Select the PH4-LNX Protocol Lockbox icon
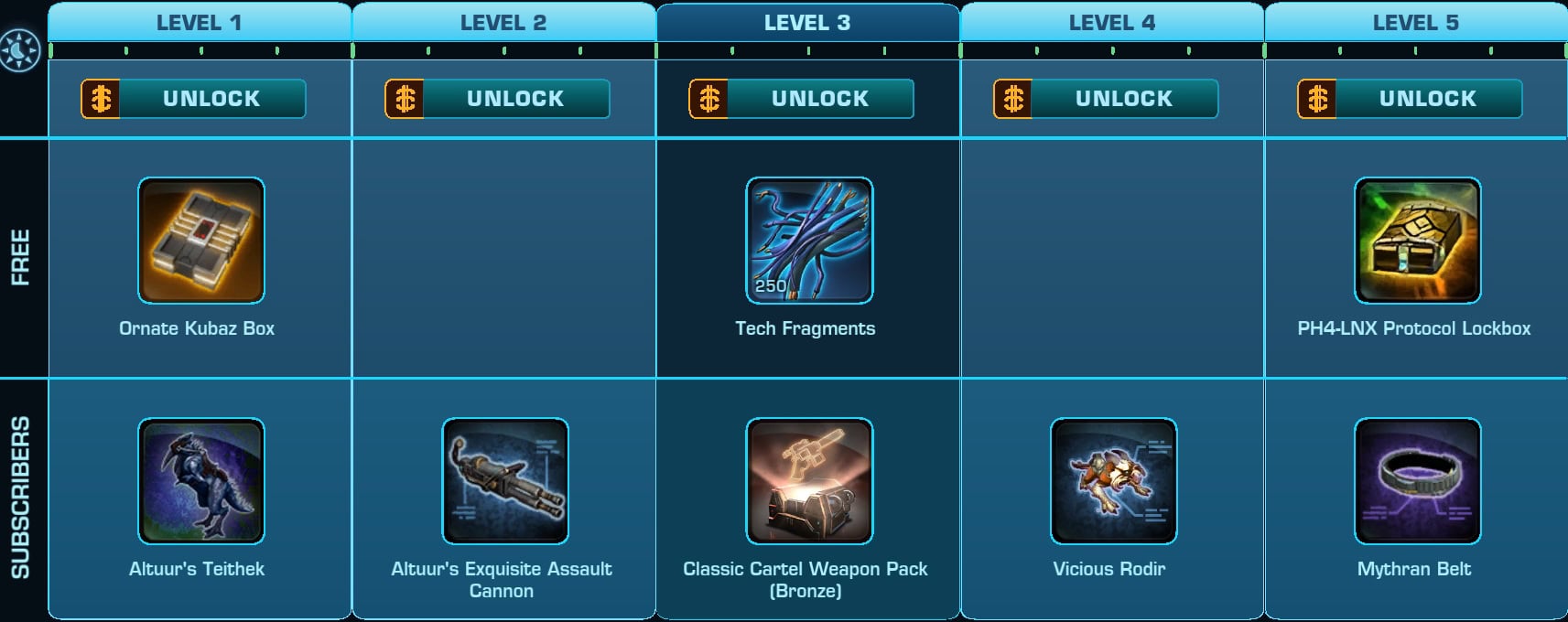This screenshot has height=622, width=1568. point(1417,241)
